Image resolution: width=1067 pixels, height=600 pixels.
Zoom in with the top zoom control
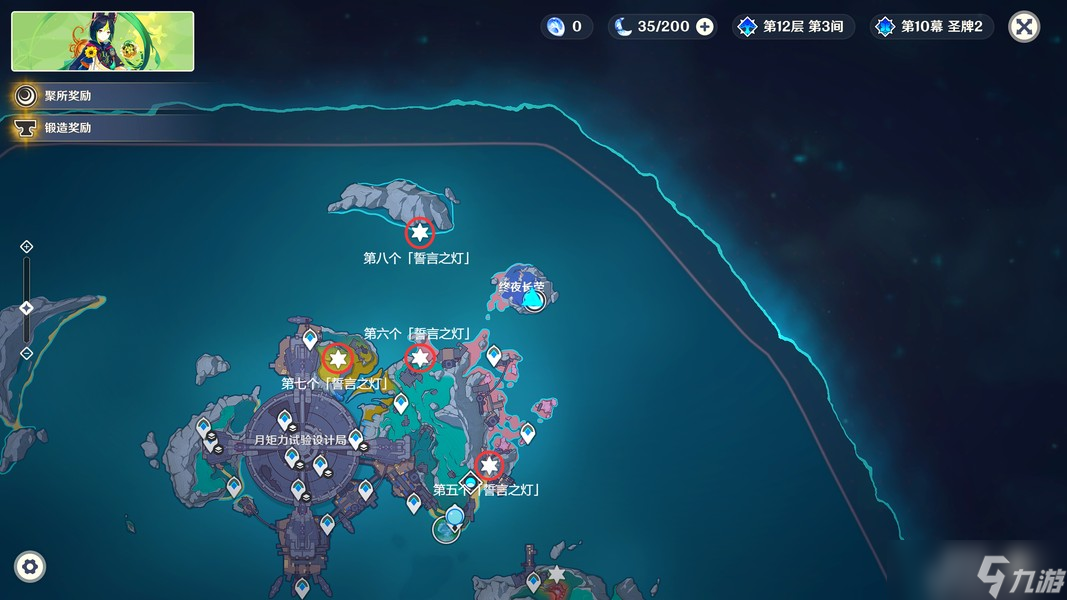tap(27, 246)
